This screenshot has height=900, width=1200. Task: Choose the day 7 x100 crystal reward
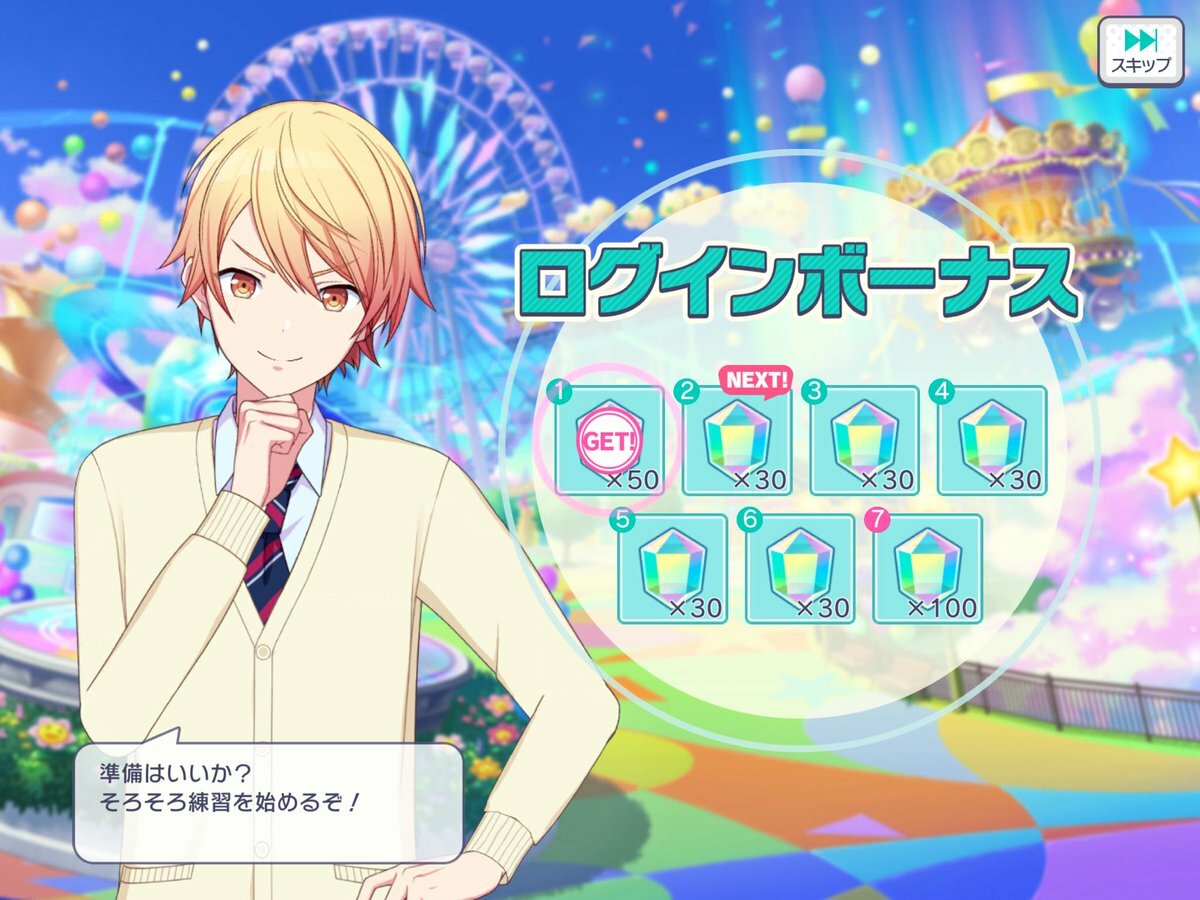coord(927,568)
